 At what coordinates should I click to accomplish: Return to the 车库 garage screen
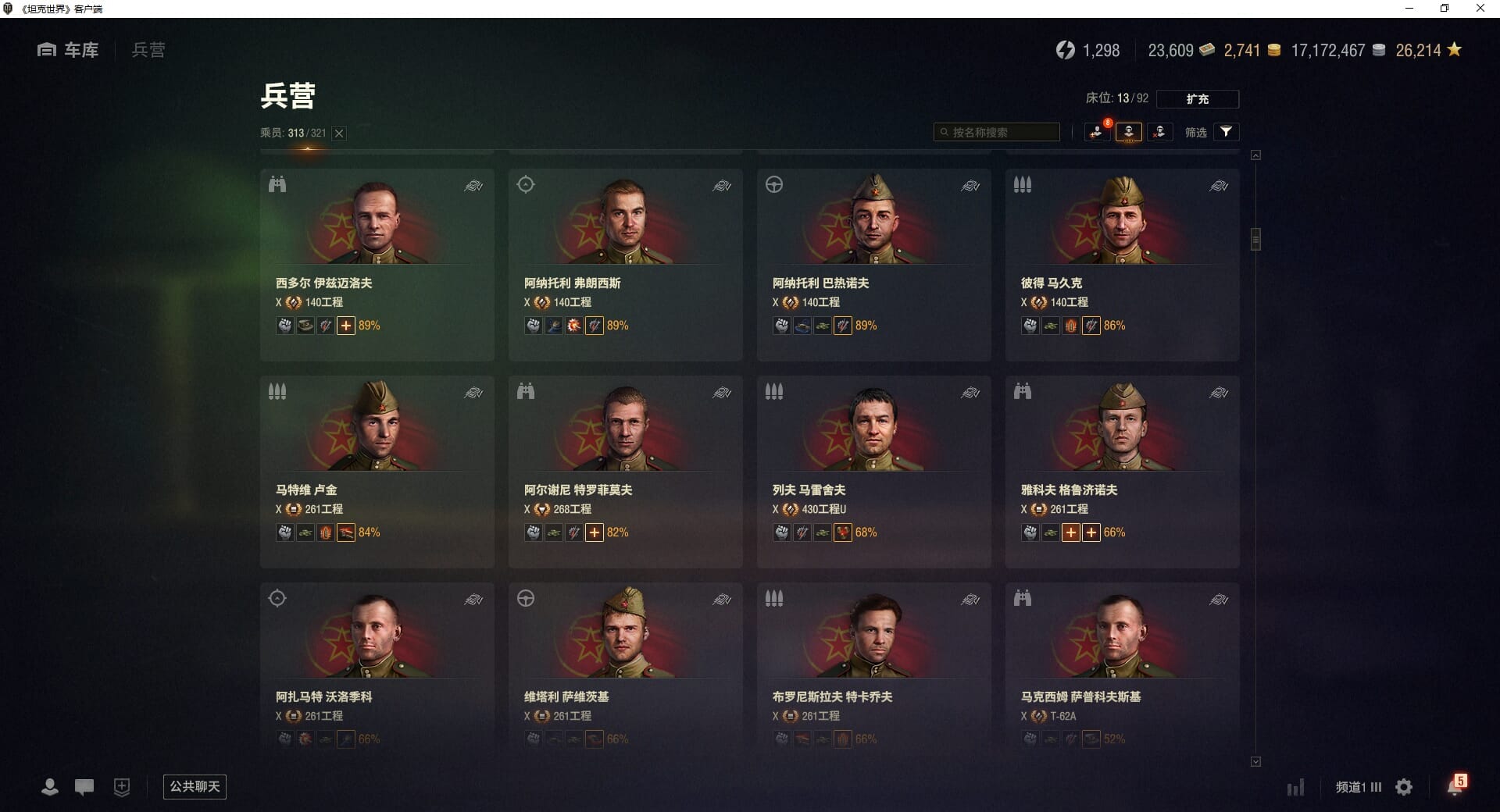(69, 50)
